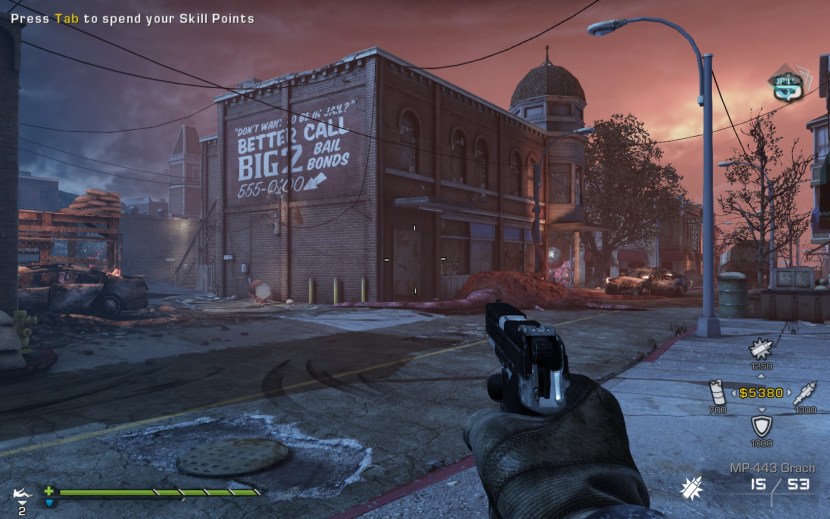This screenshot has width=830, height=519.
Task: Click the skull-and-dollar badge icon
Action: (x=788, y=85)
